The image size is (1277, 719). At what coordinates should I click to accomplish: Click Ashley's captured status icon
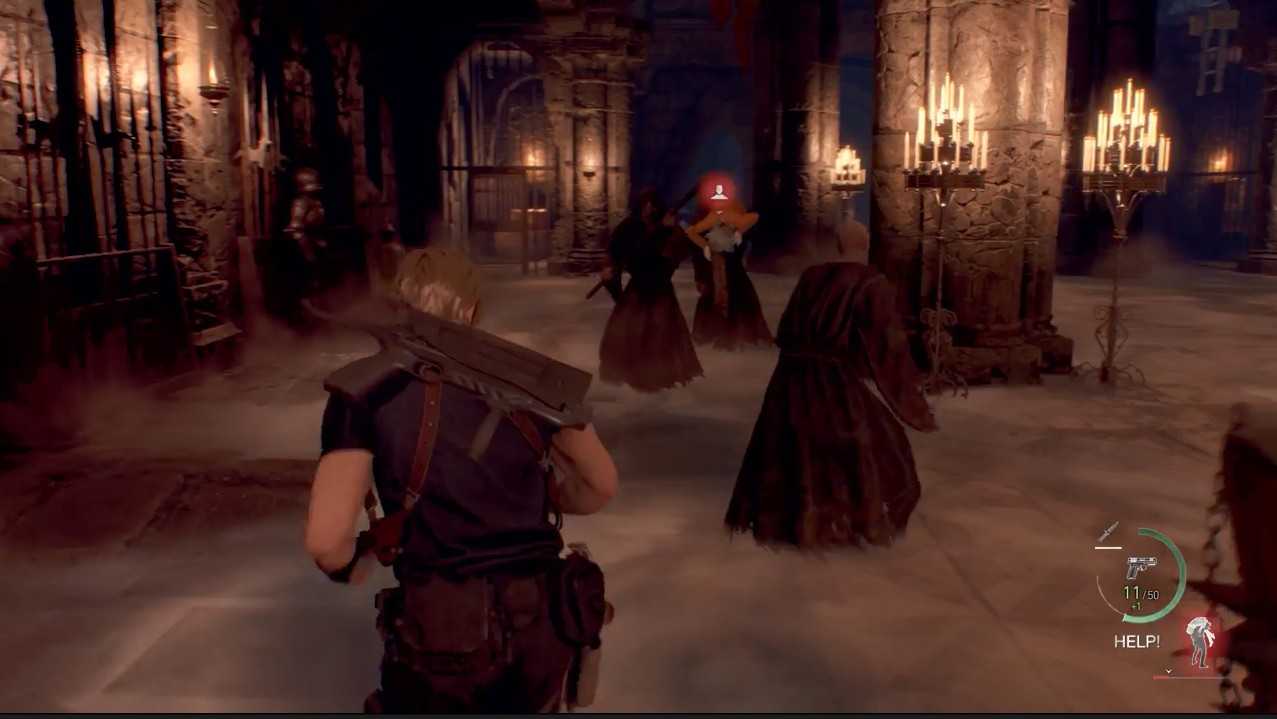point(1199,642)
